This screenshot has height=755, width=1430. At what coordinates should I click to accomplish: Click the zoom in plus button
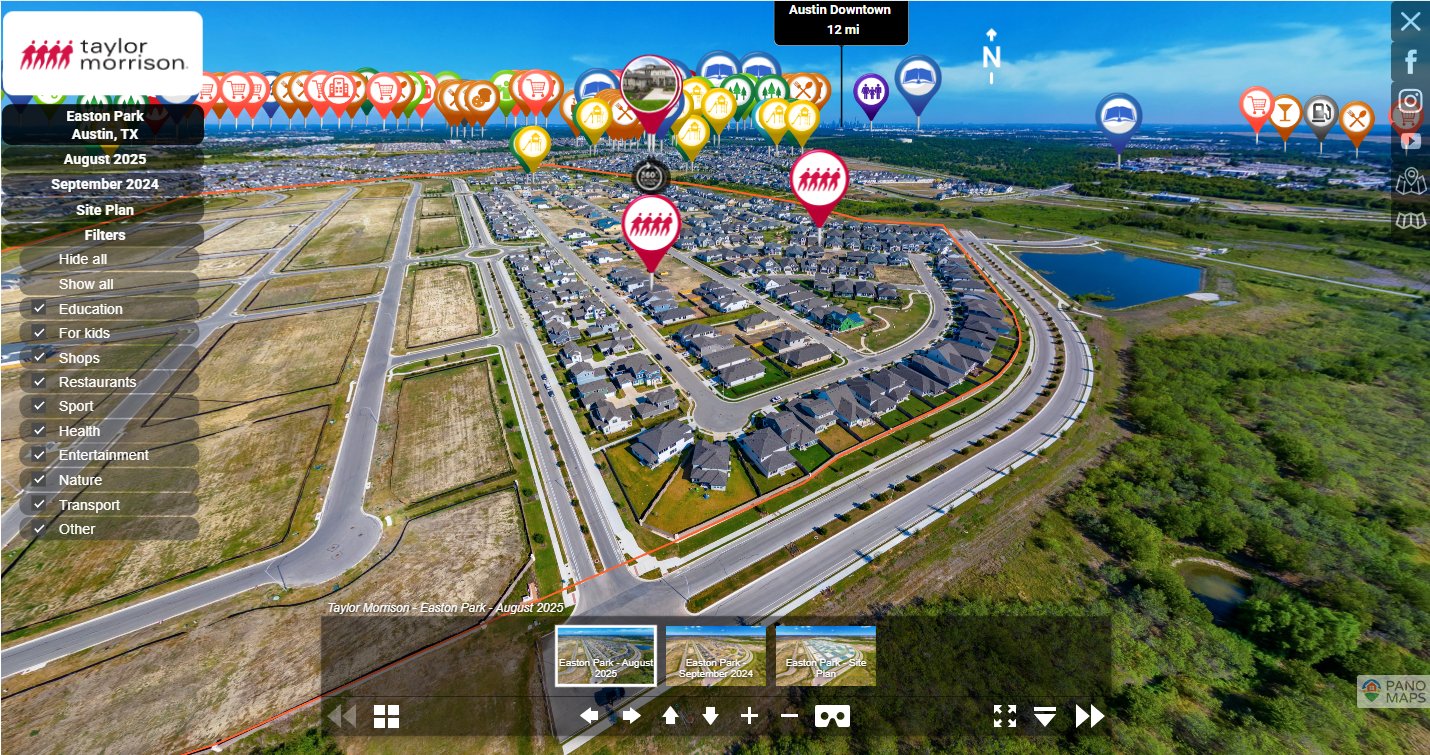[x=749, y=716]
